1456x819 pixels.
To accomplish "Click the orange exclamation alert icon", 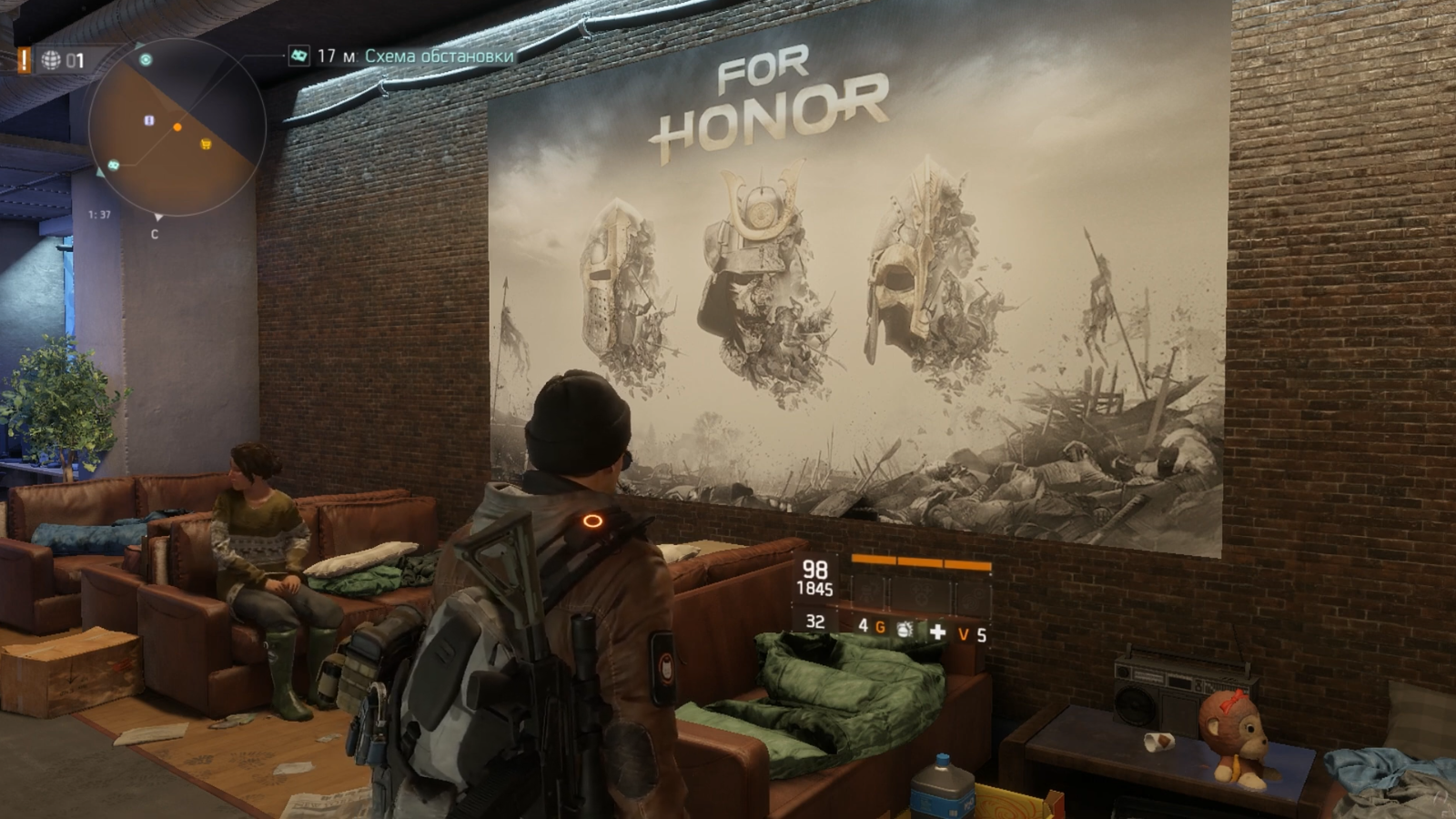I will 25,60.
